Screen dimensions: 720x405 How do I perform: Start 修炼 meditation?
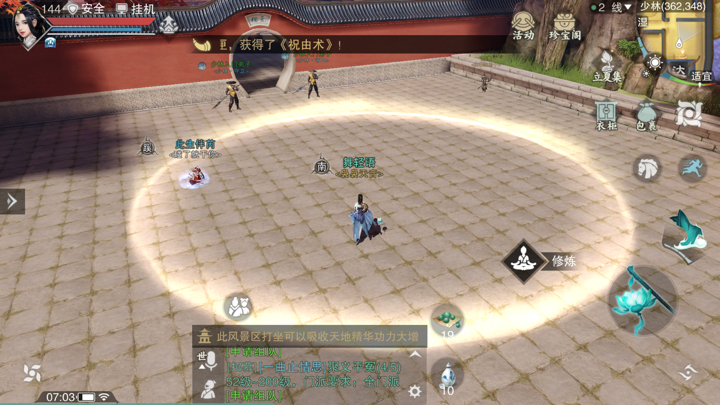coord(523,261)
